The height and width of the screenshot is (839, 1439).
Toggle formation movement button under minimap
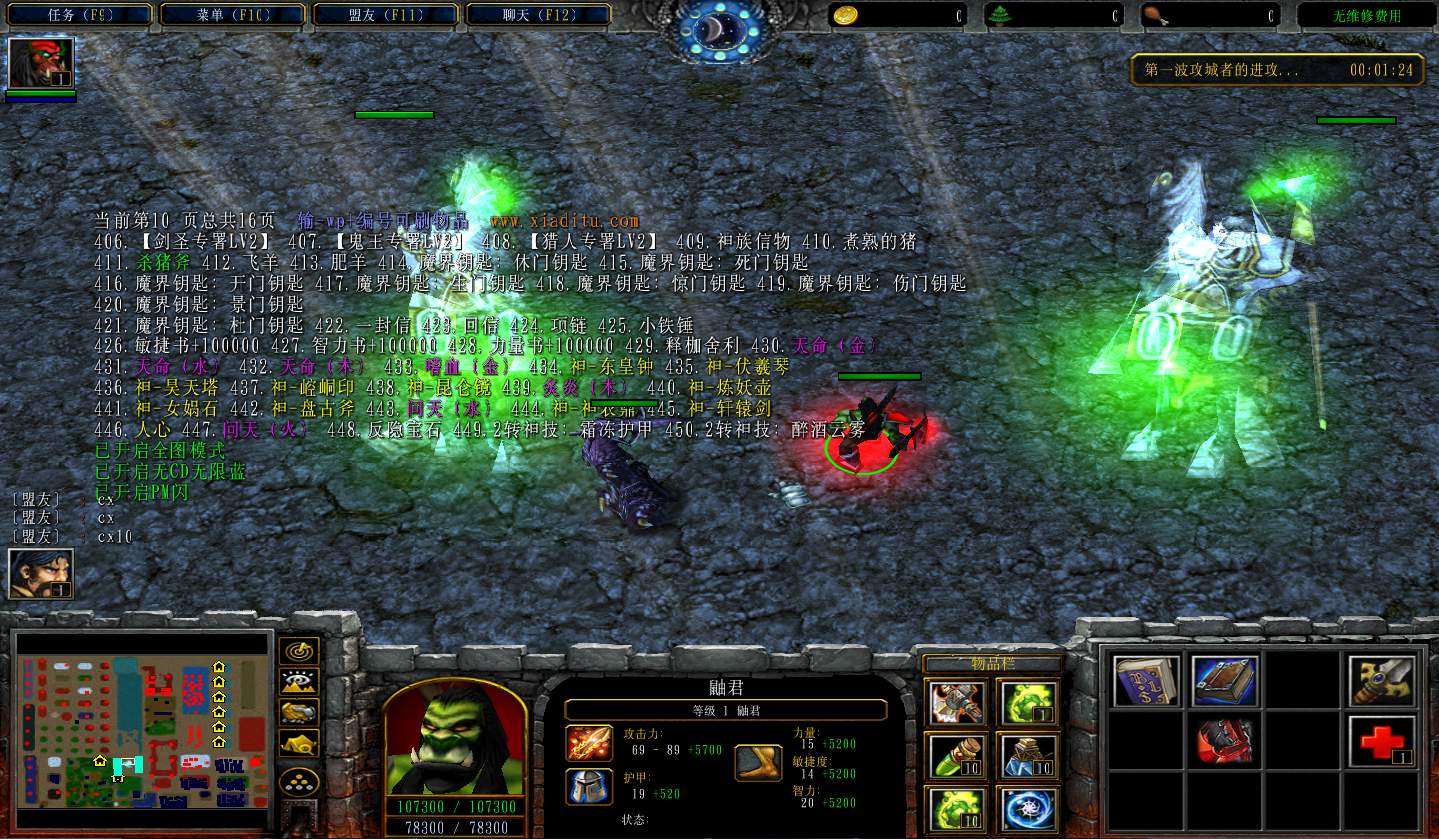[x=299, y=743]
